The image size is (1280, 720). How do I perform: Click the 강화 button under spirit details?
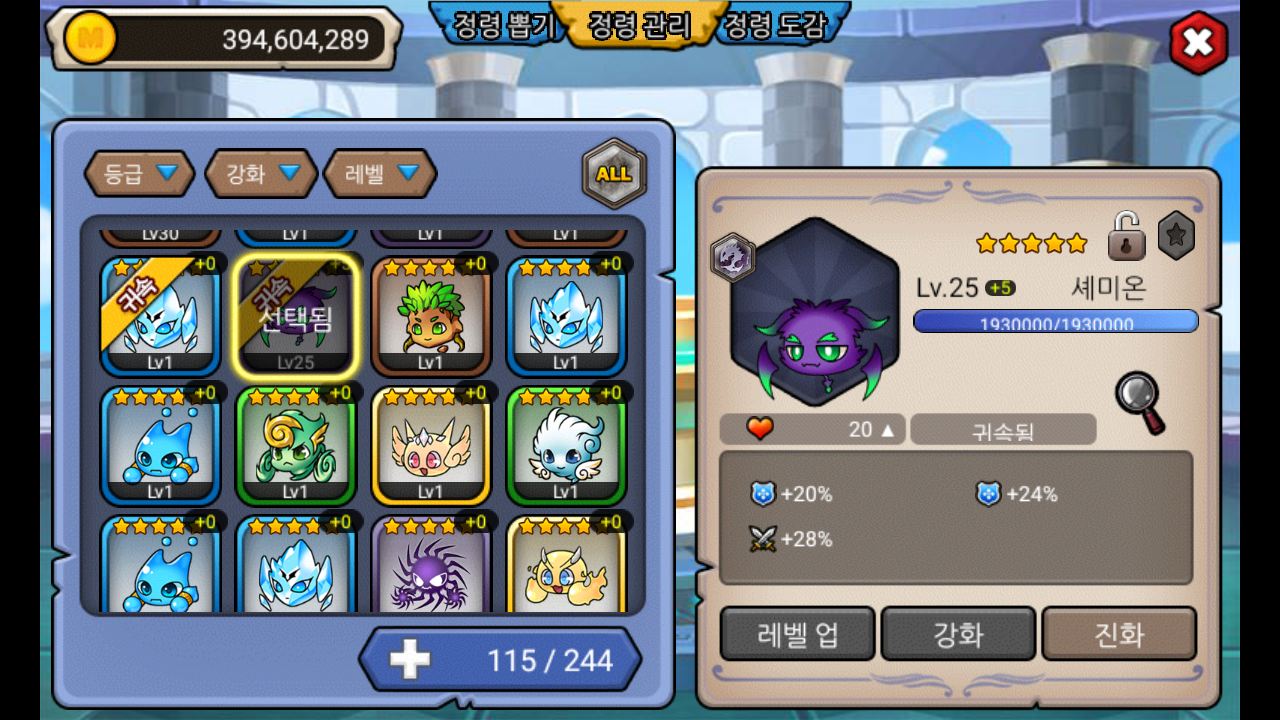click(958, 634)
